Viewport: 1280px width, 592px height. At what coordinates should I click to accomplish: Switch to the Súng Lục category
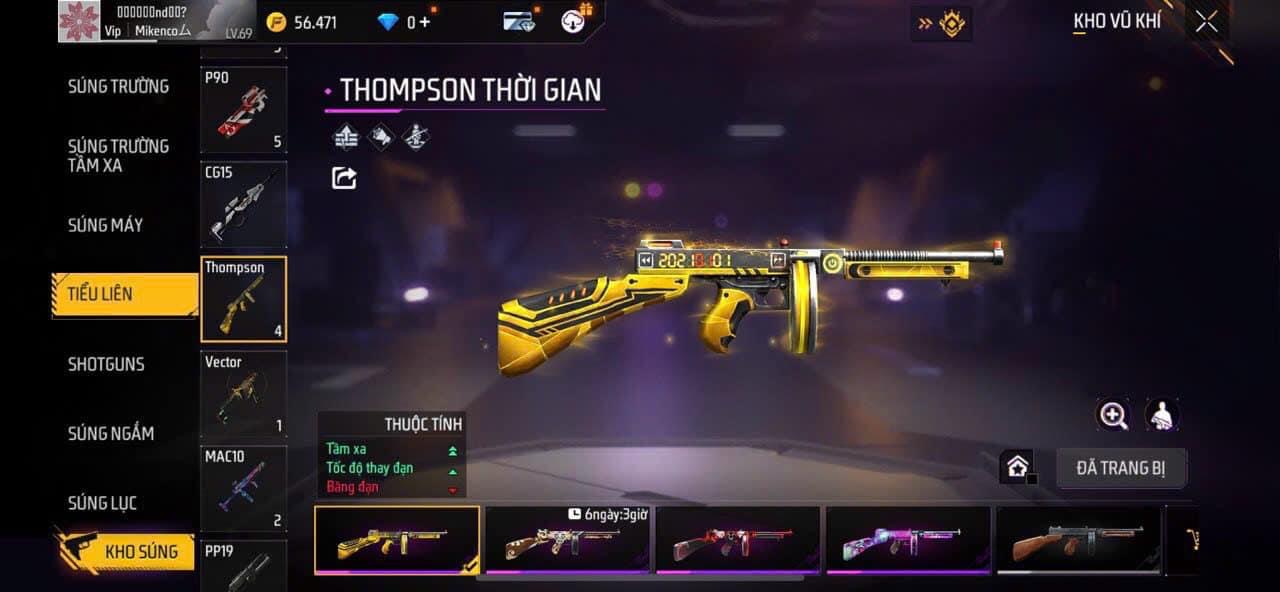tap(102, 503)
